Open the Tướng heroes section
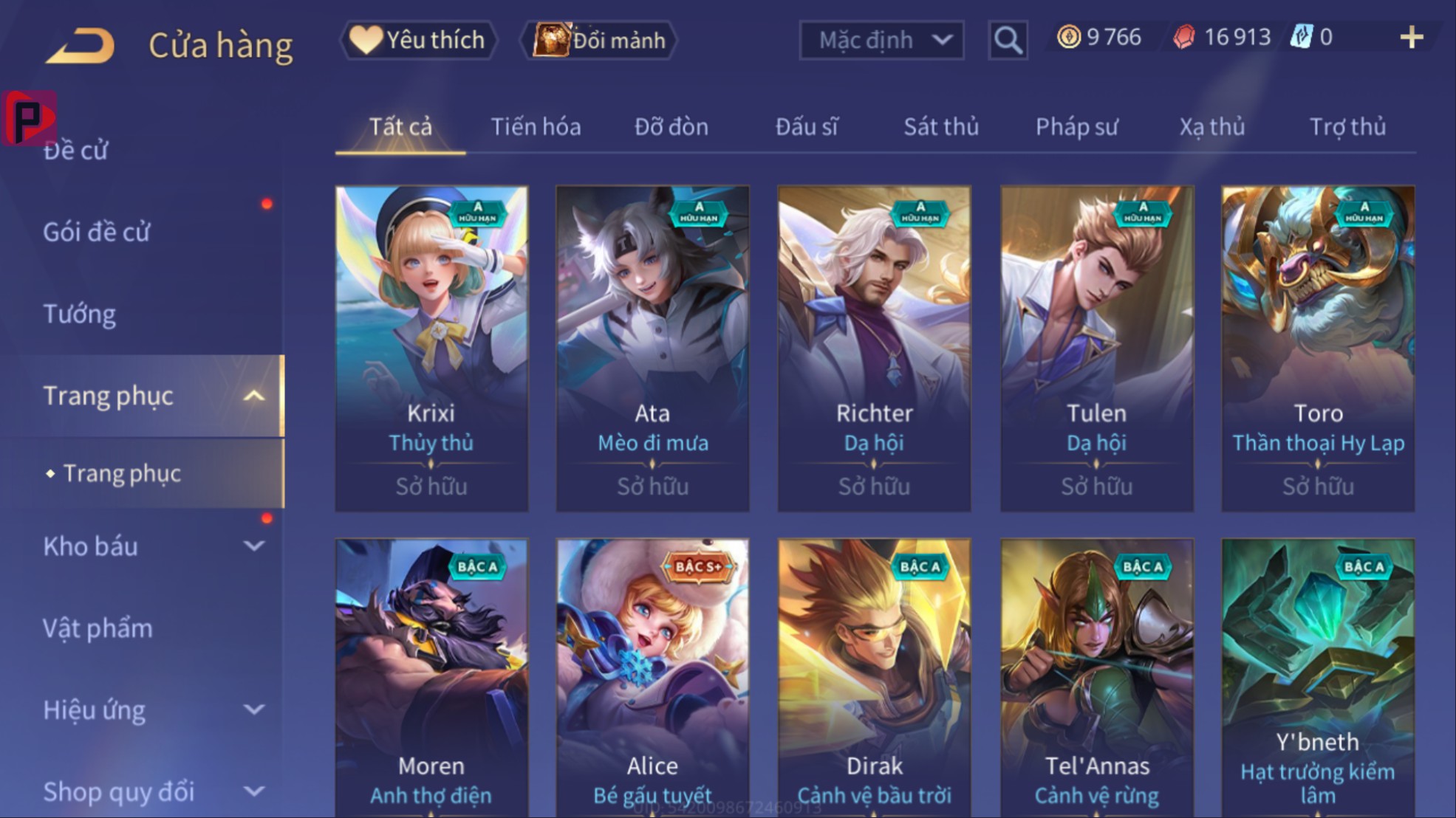1456x818 pixels. click(x=80, y=315)
